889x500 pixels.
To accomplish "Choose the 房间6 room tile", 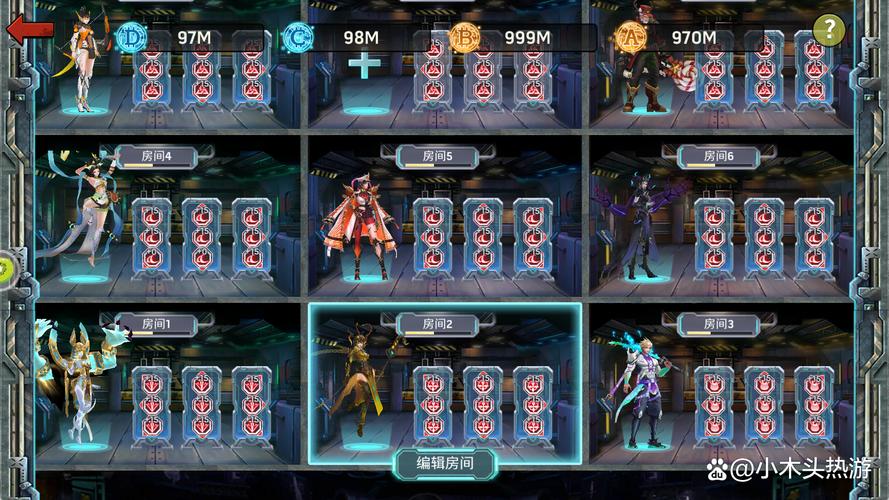I will tap(720, 215).
